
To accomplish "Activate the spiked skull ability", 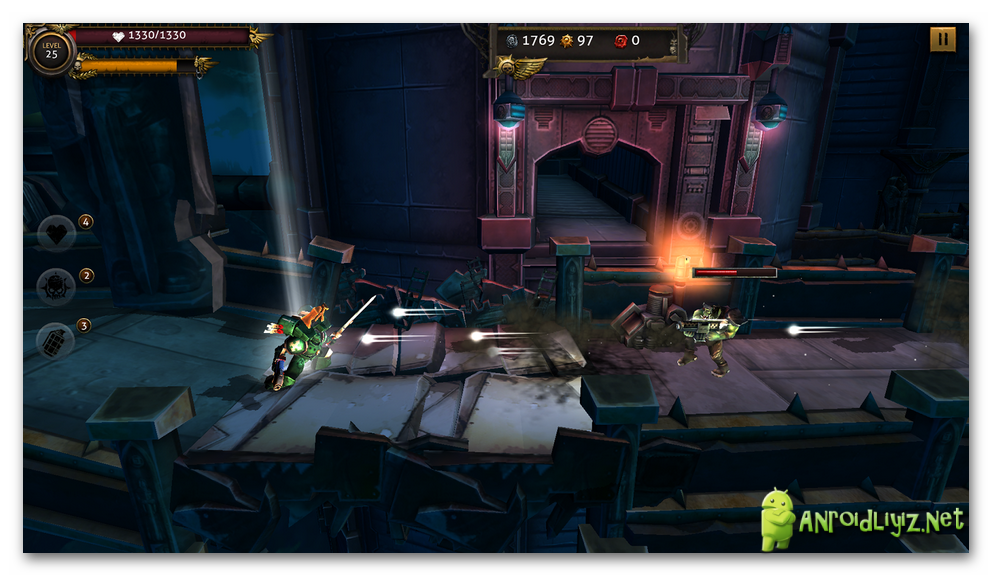I will click(x=56, y=288).
